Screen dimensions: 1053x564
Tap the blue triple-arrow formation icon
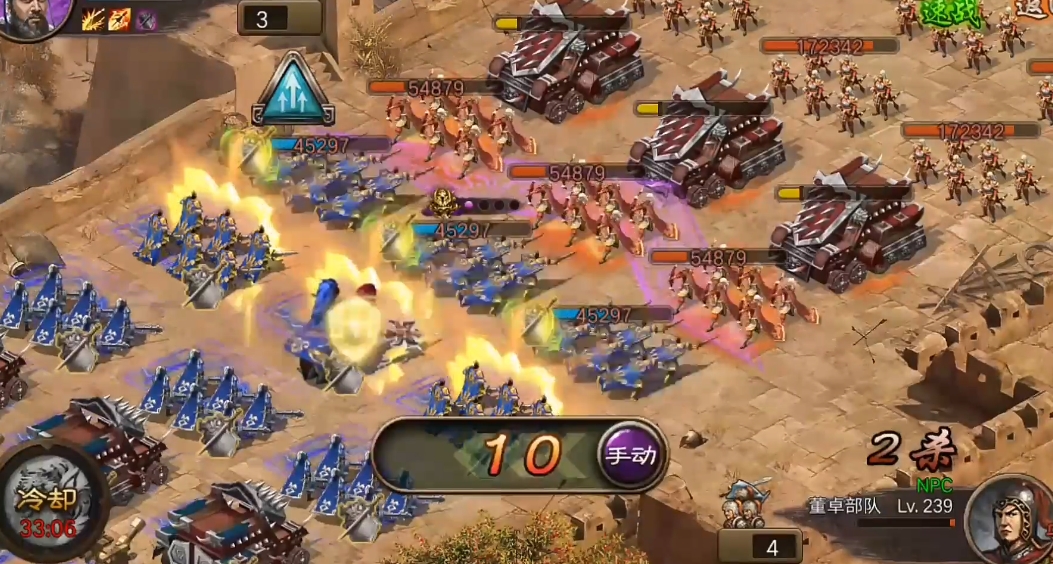[293, 90]
